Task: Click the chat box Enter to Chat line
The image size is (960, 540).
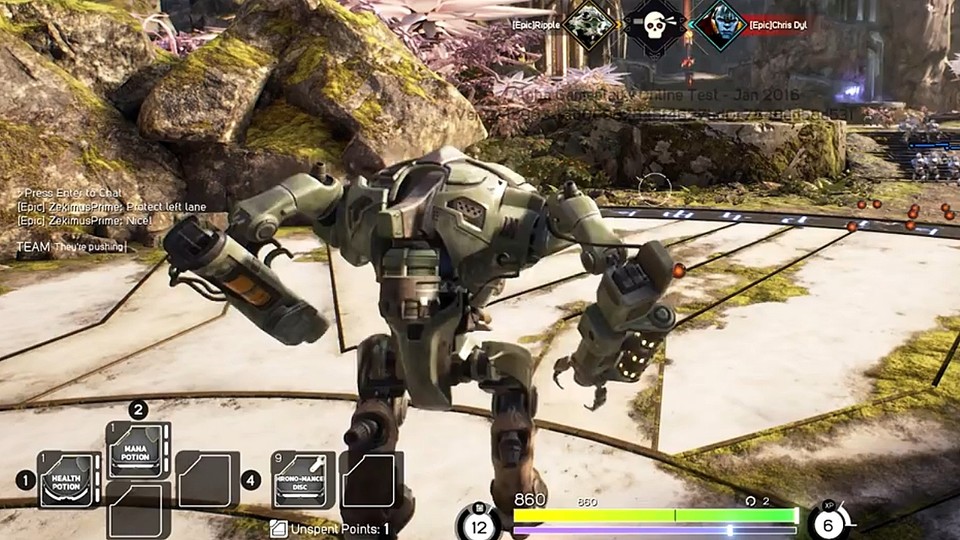Action: [62, 191]
